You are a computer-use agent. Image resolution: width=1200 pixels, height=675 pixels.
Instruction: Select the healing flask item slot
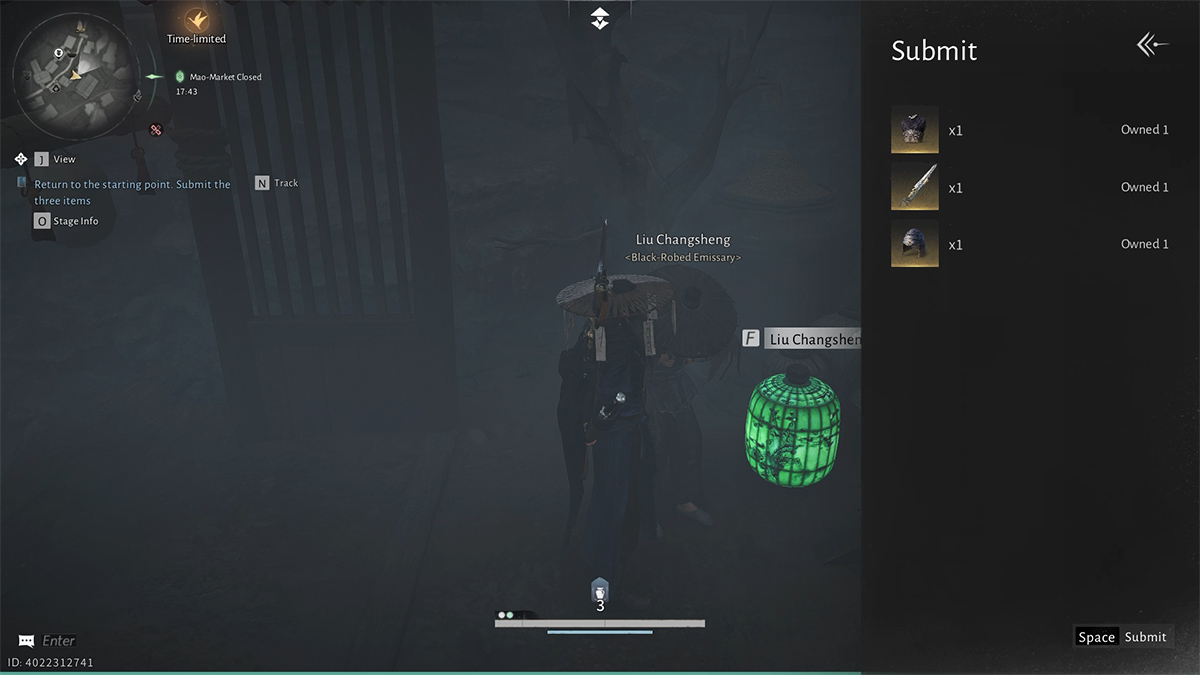[x=600, y=591]
